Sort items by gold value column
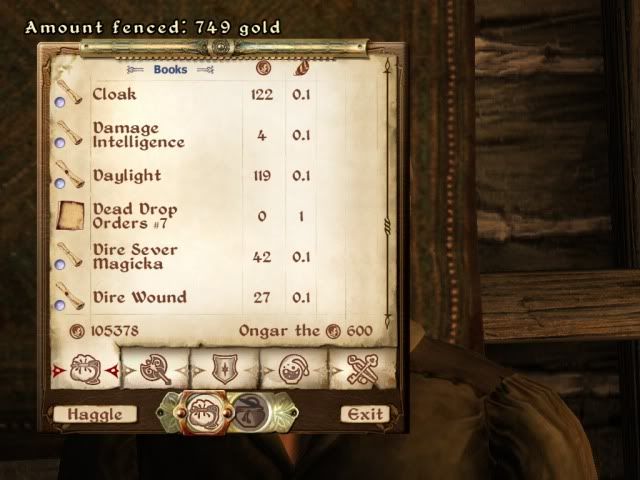The image size is (640, 480). coord(264,70)
